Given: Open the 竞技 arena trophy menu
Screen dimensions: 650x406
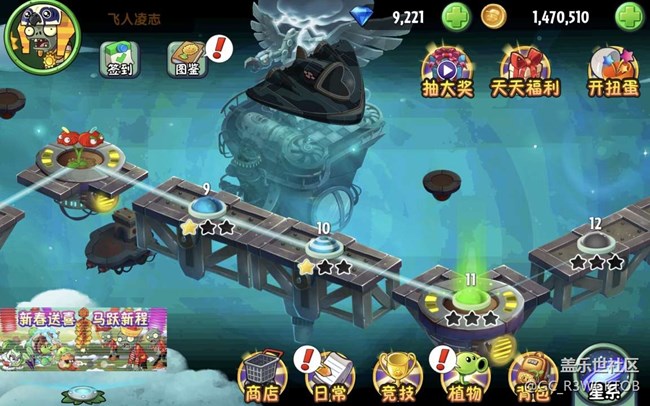Looking at the screenshot, I should pyautogui.click(x=394, y=375).
